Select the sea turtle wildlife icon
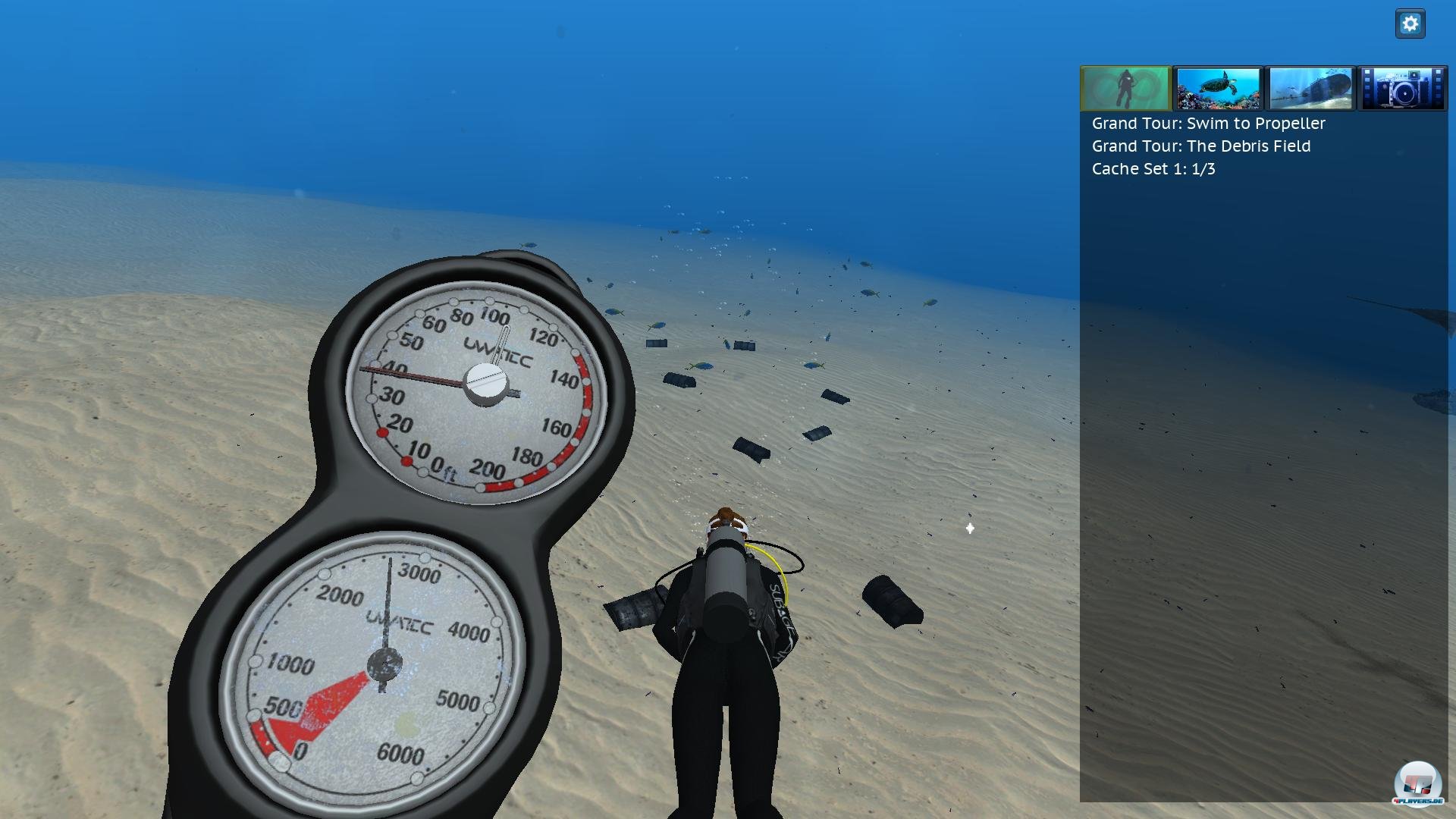Image resolution: width=1456 pixels, height=819 pixels. click(1217, 89)
